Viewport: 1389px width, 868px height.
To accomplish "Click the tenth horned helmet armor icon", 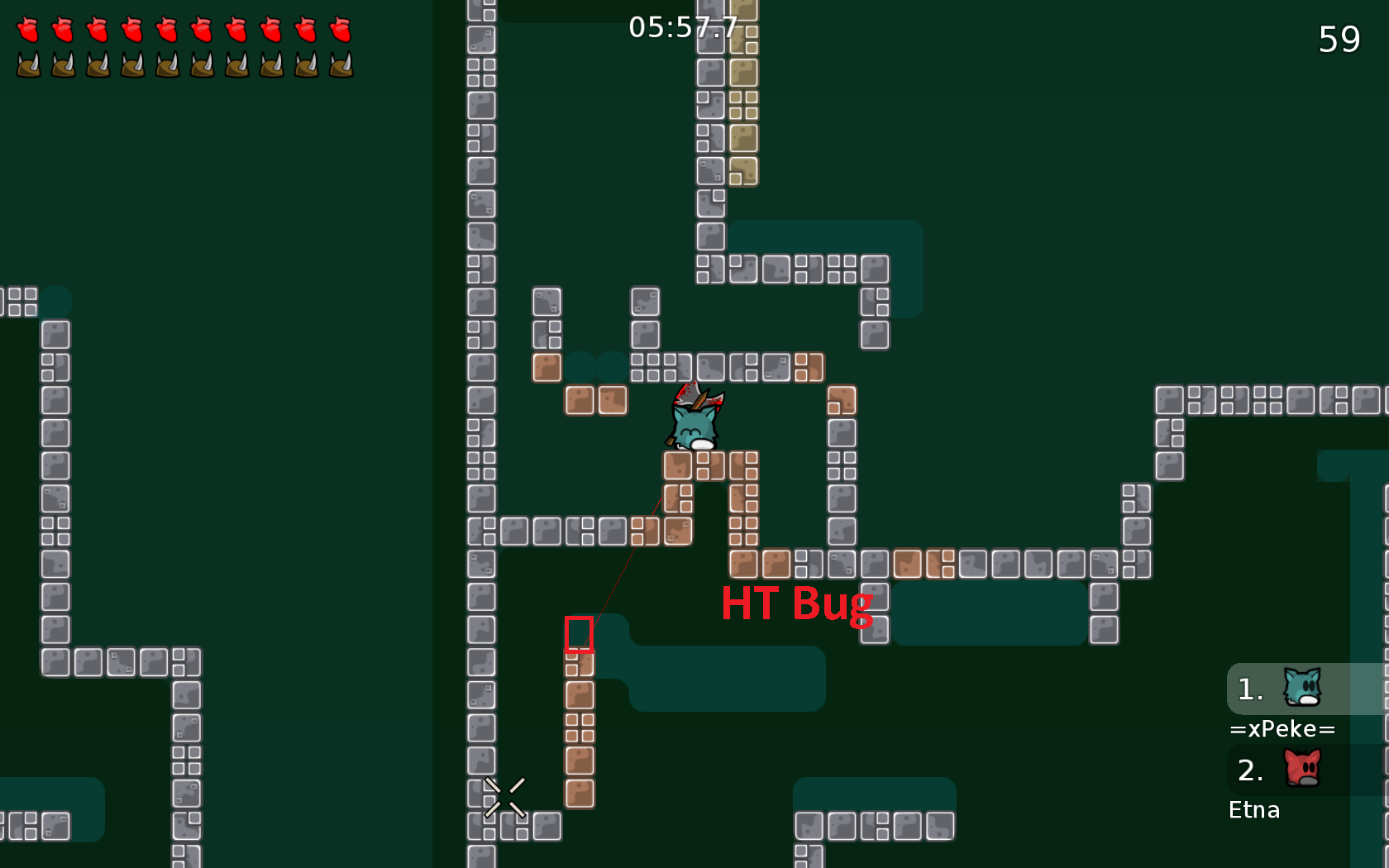I will pyautogui.click(x=339, y=64).
